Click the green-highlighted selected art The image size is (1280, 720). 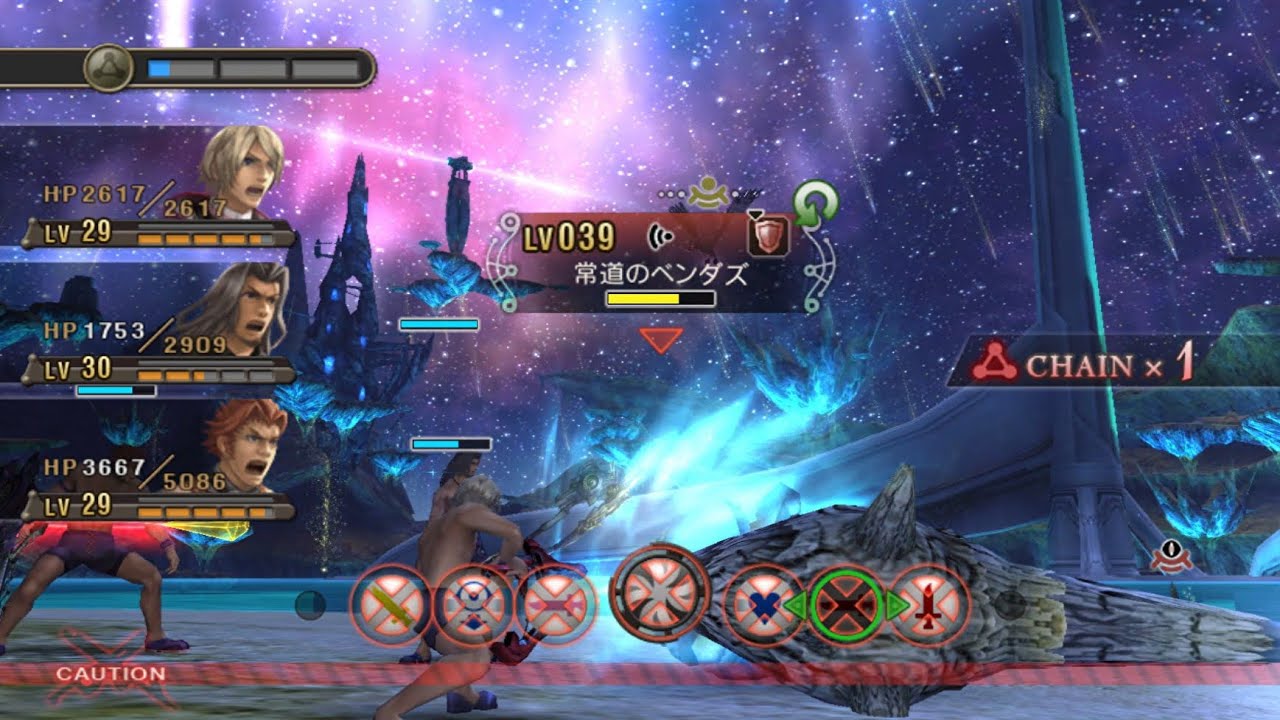(846, 606)
